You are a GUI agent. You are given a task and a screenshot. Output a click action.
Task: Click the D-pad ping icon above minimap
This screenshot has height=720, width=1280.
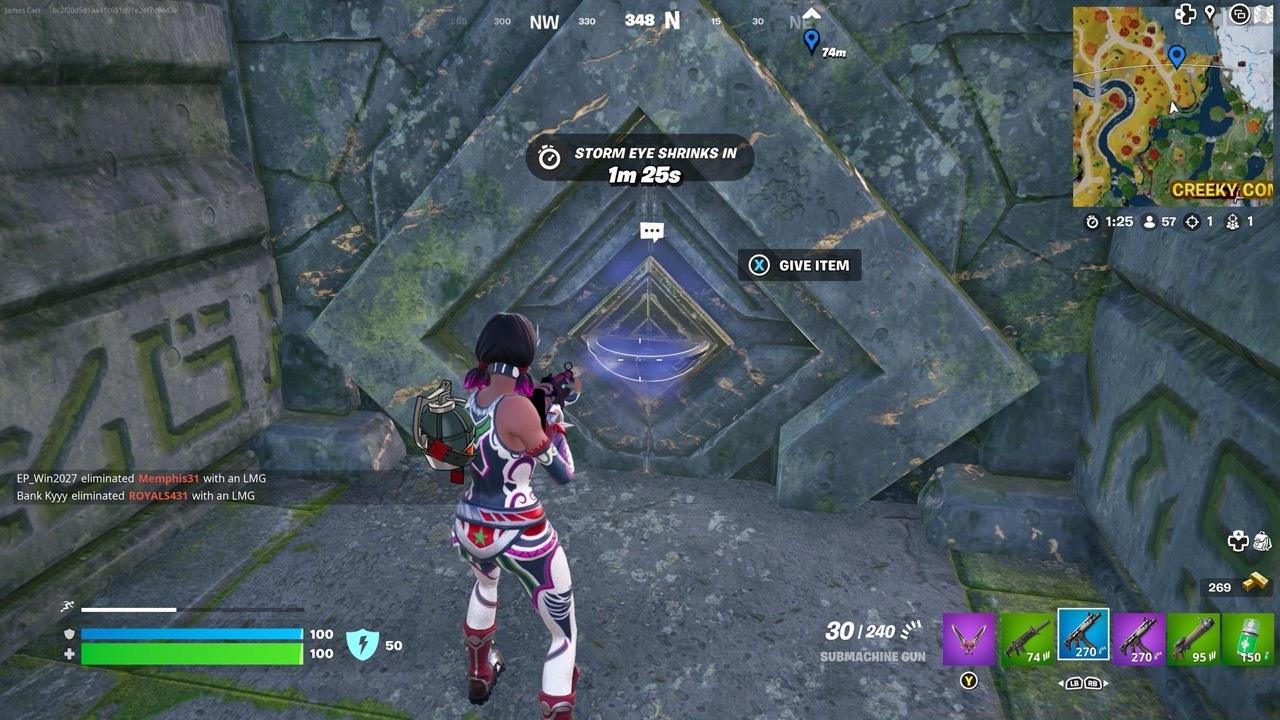1184,13
